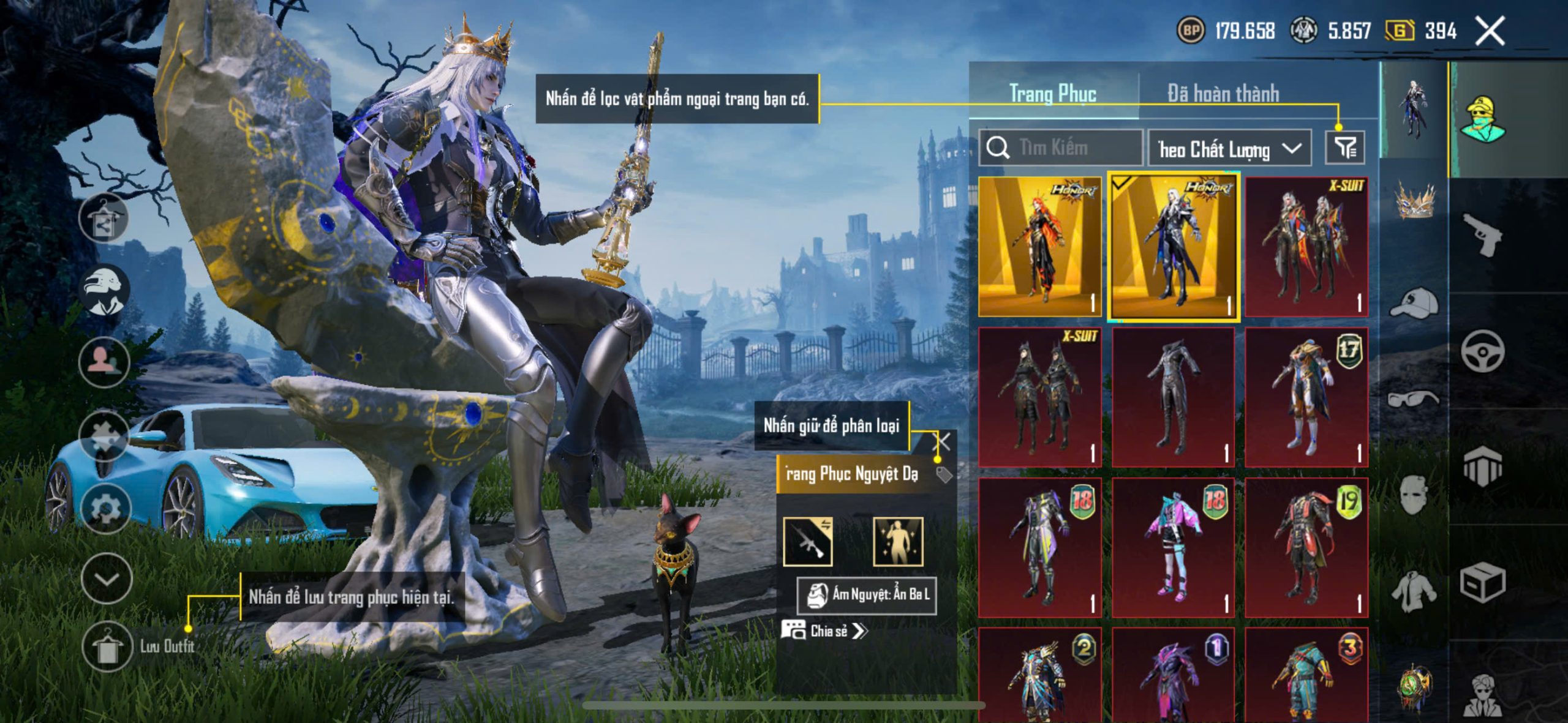The height and width of the screenshot is (723, 1568).
Task: Open the pistol weapons category
Action: (1482, 236)
